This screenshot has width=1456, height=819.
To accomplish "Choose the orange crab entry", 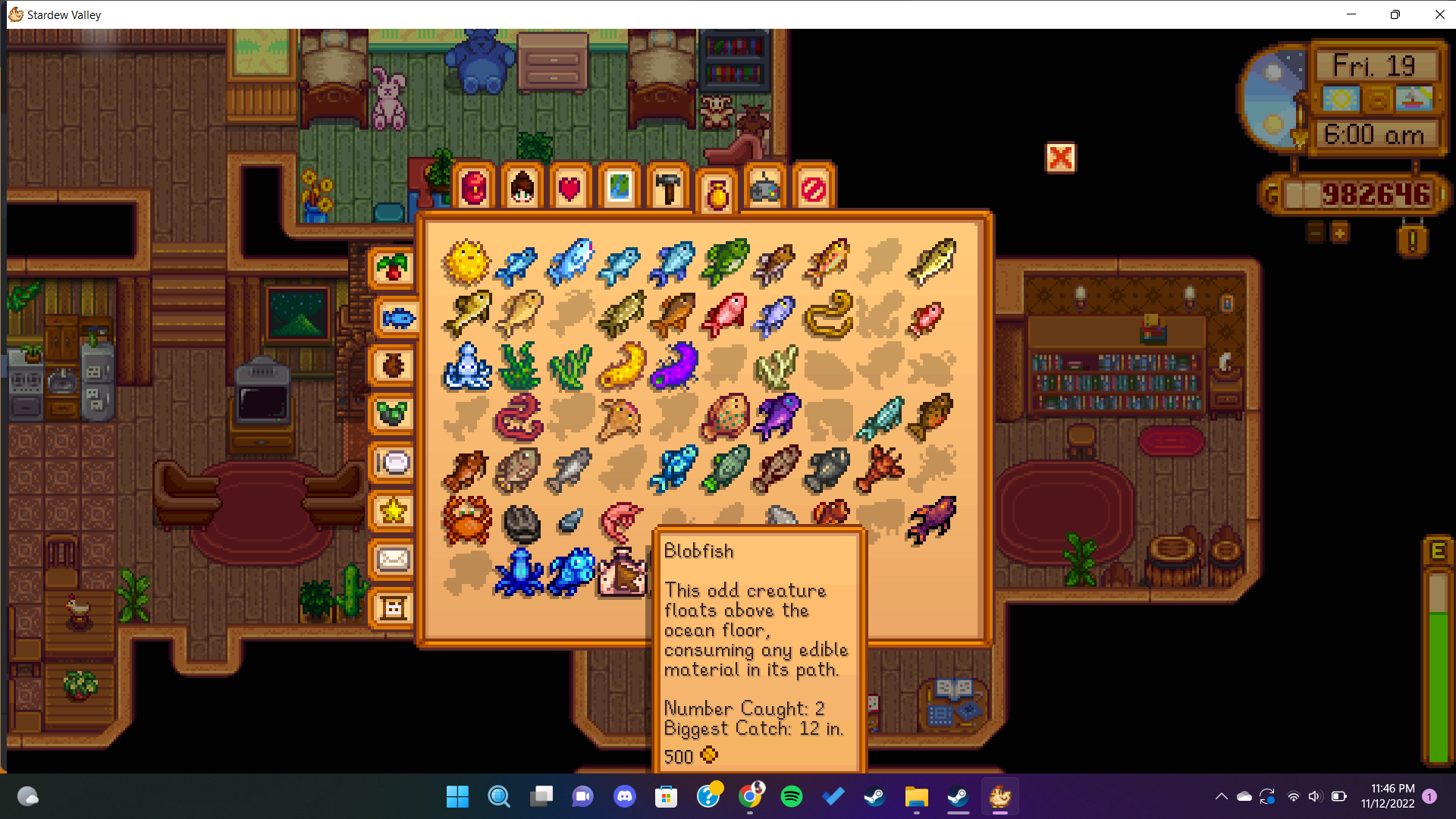I will coord(466,520).
